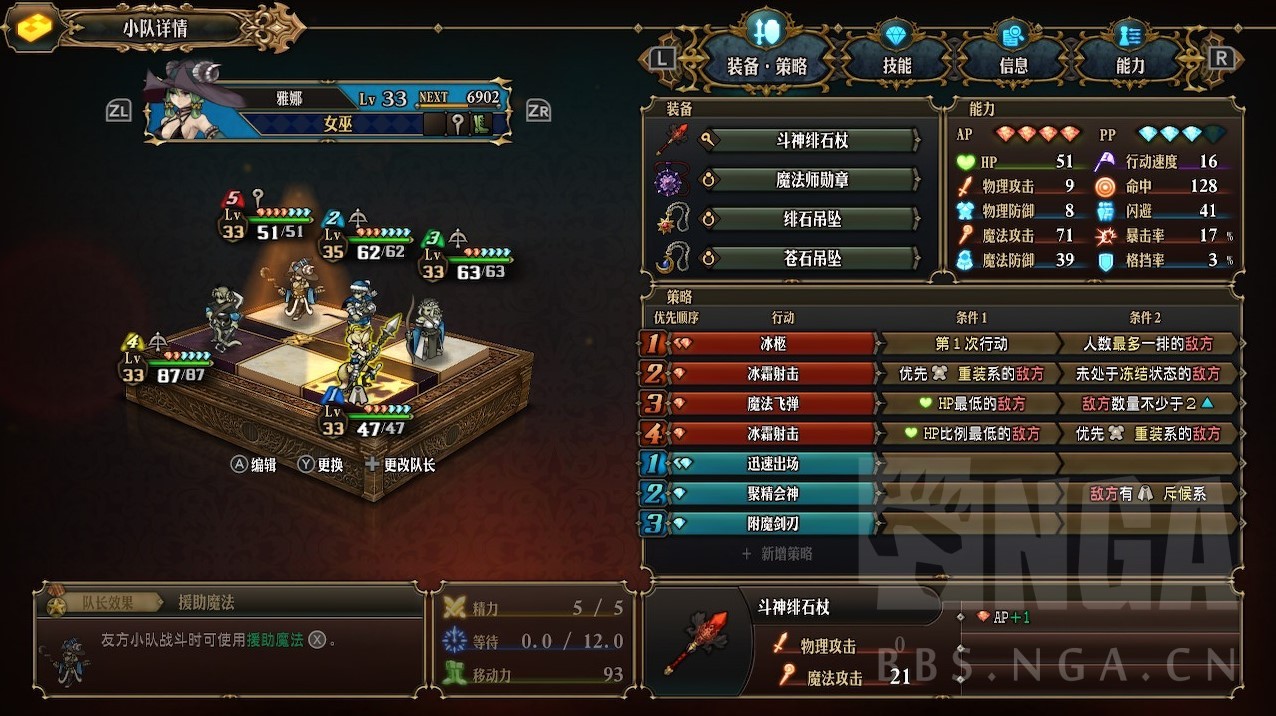Select the 苍石吊坠 accessory slot
Viewport: 1276px width, 716px height.
pyautogui.click(x=817, y=259)
